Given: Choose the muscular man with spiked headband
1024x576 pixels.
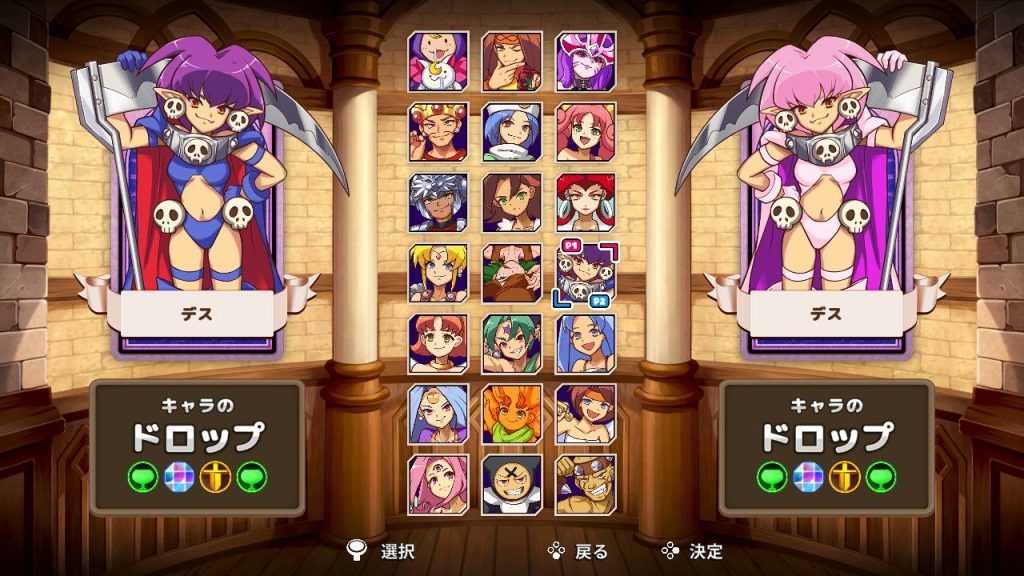Looking at the screenshot, I should pos(586,485).
